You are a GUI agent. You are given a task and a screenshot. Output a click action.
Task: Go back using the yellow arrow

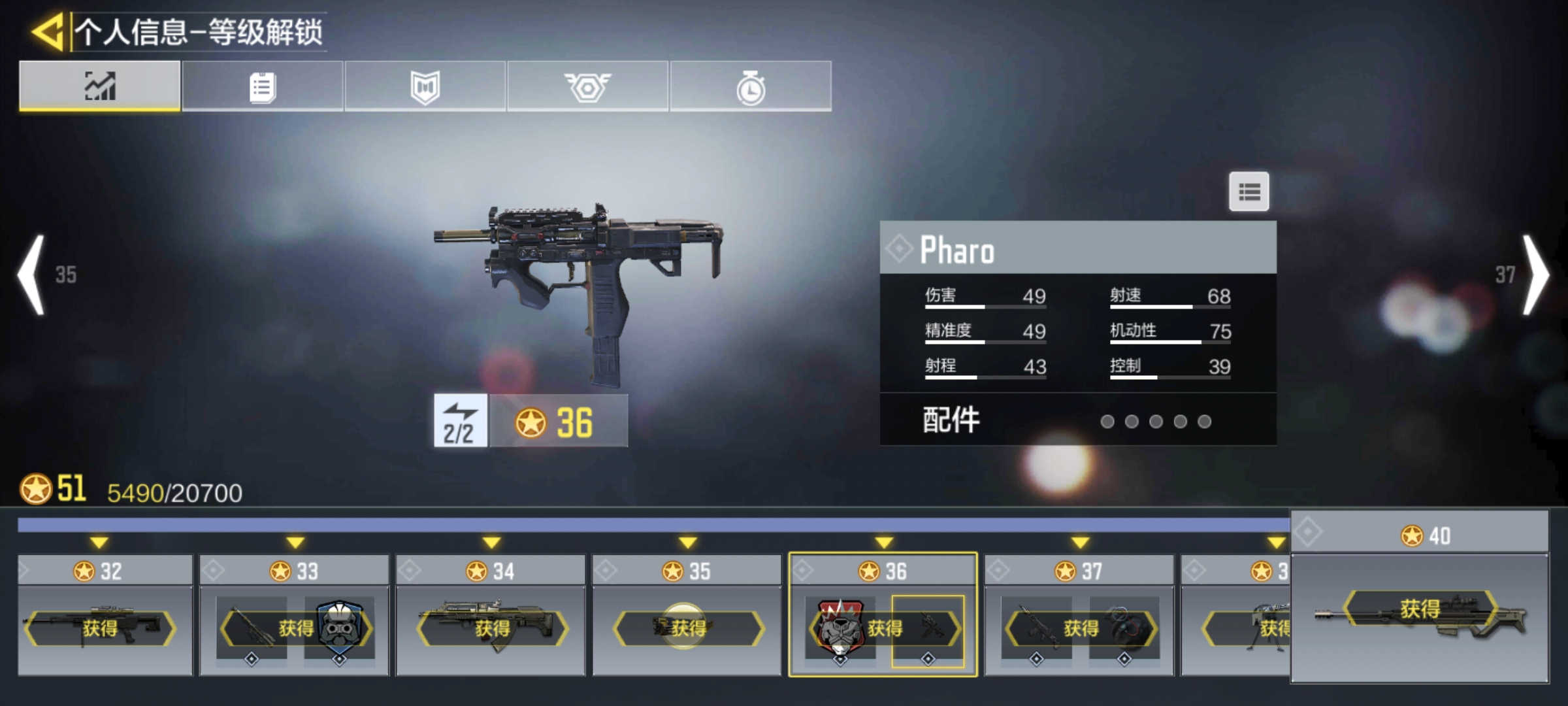point(48,31)
